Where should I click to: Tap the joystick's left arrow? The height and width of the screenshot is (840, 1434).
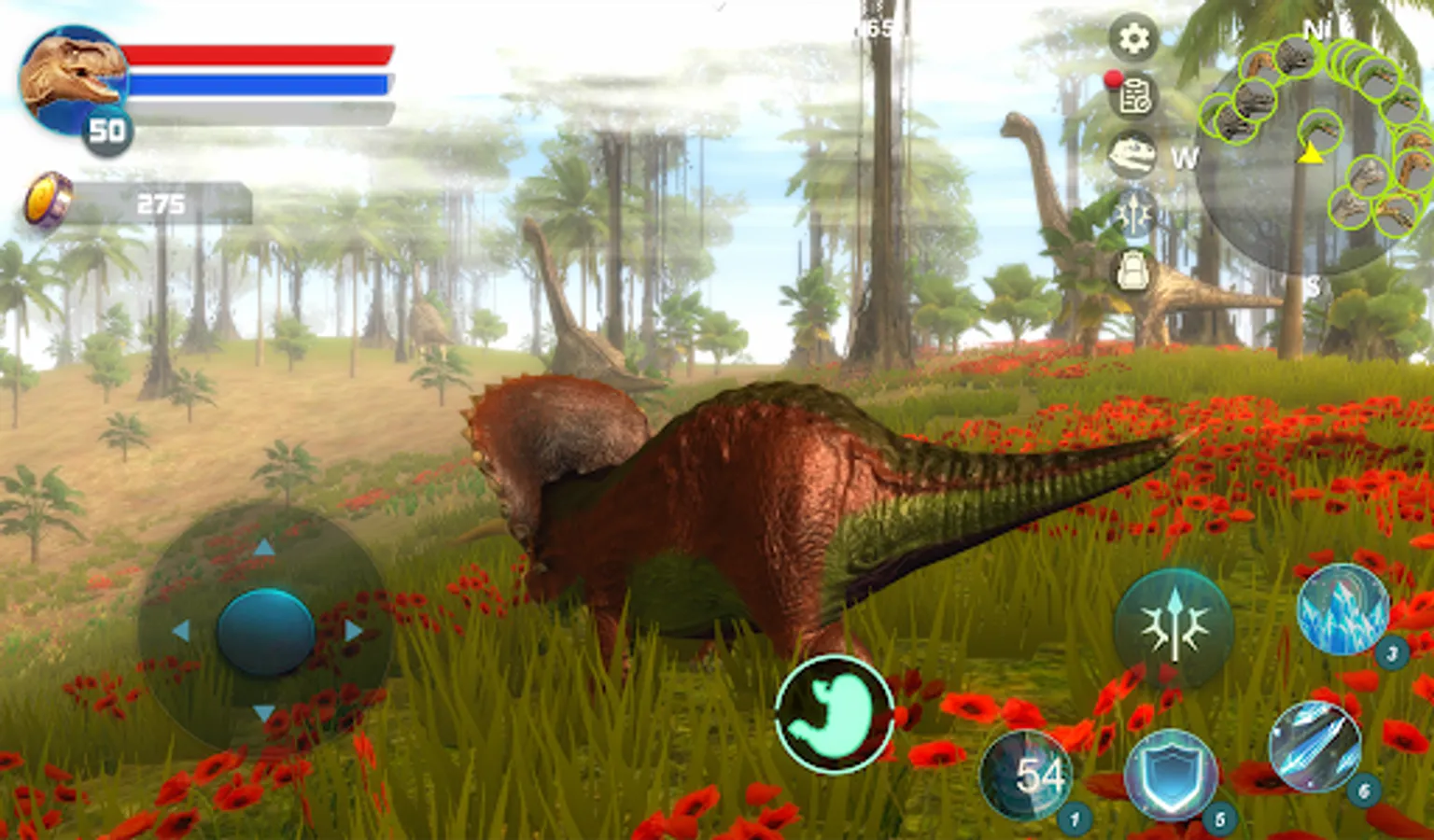(180, 632)
